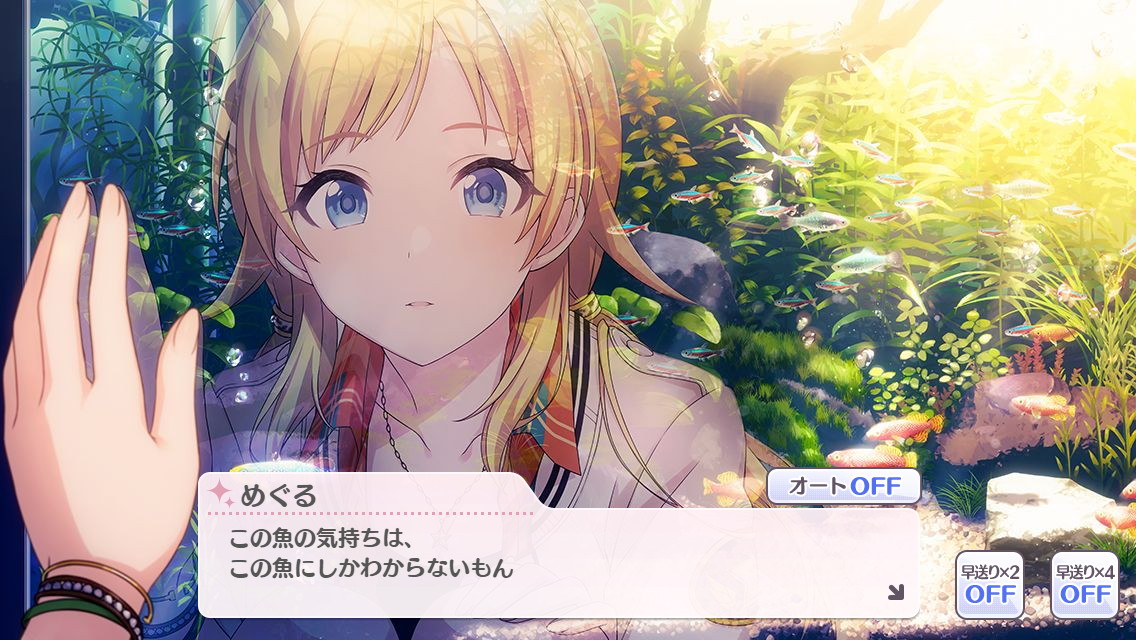1136x640 pixels.
Task: Advance dialogue with the arrow indicator
Action: point(895,592)
